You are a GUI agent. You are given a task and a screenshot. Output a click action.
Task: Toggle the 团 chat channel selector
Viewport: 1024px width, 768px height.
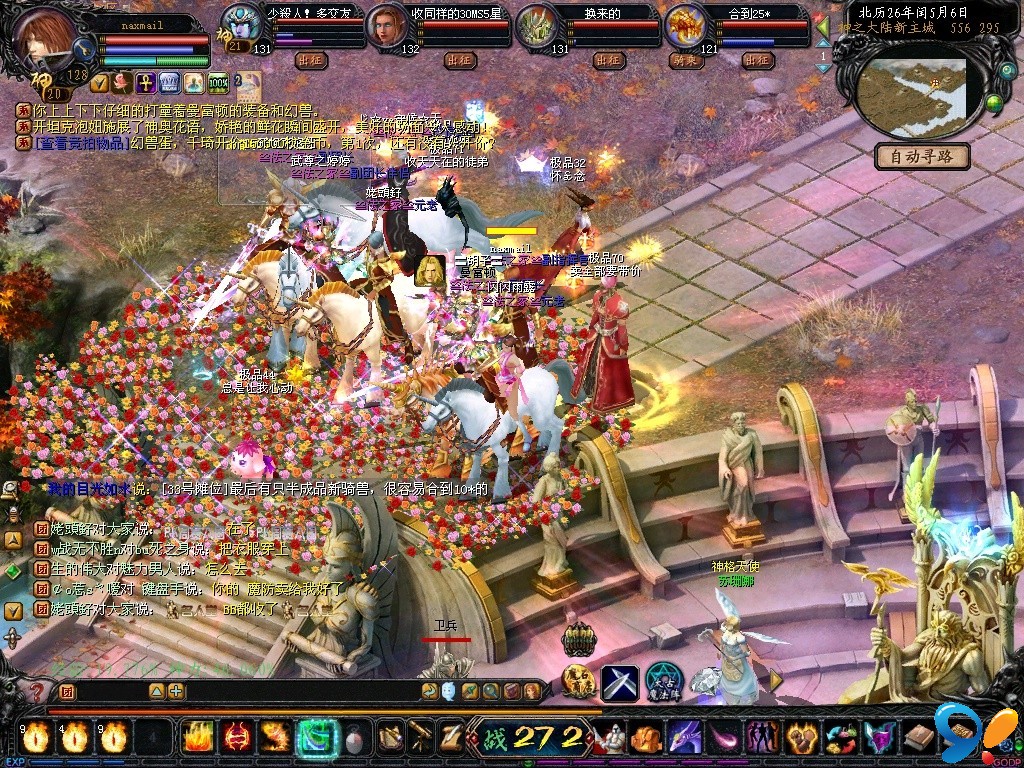point(67,691)
